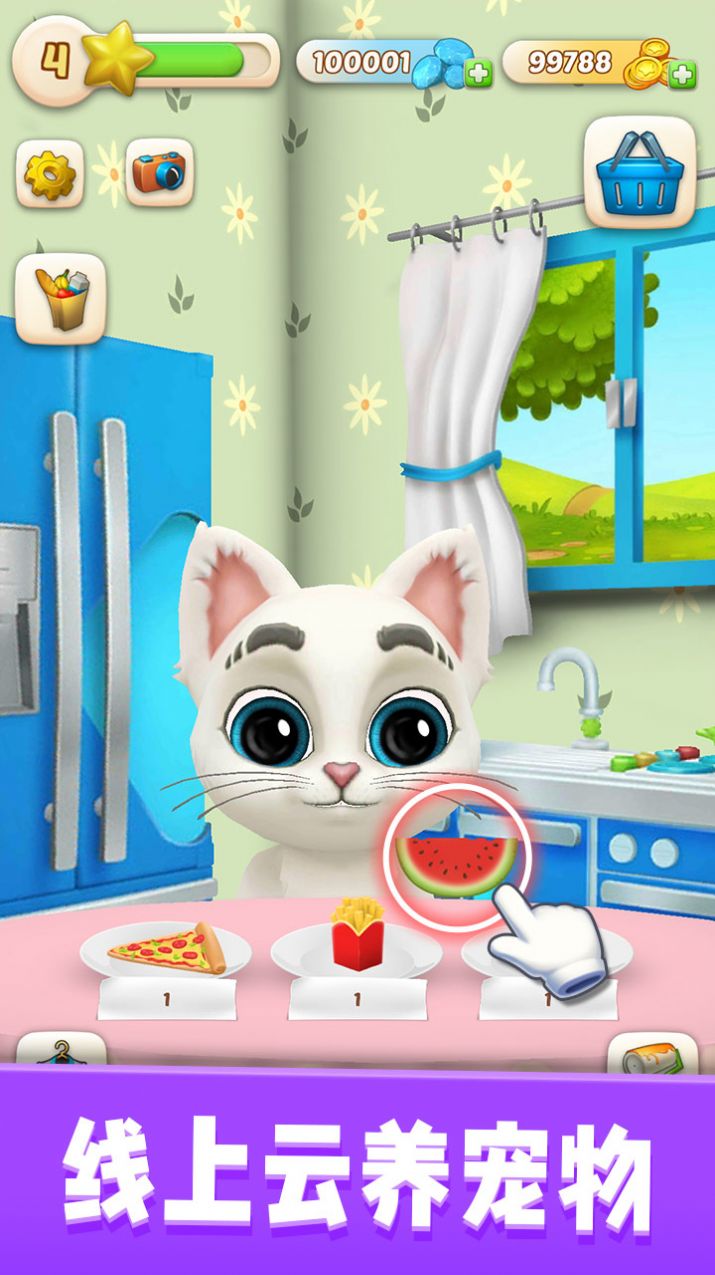This screenshot has height=1275, width=715.
Task: Add more gold coins with plus button
Action: tap(683, 73)
